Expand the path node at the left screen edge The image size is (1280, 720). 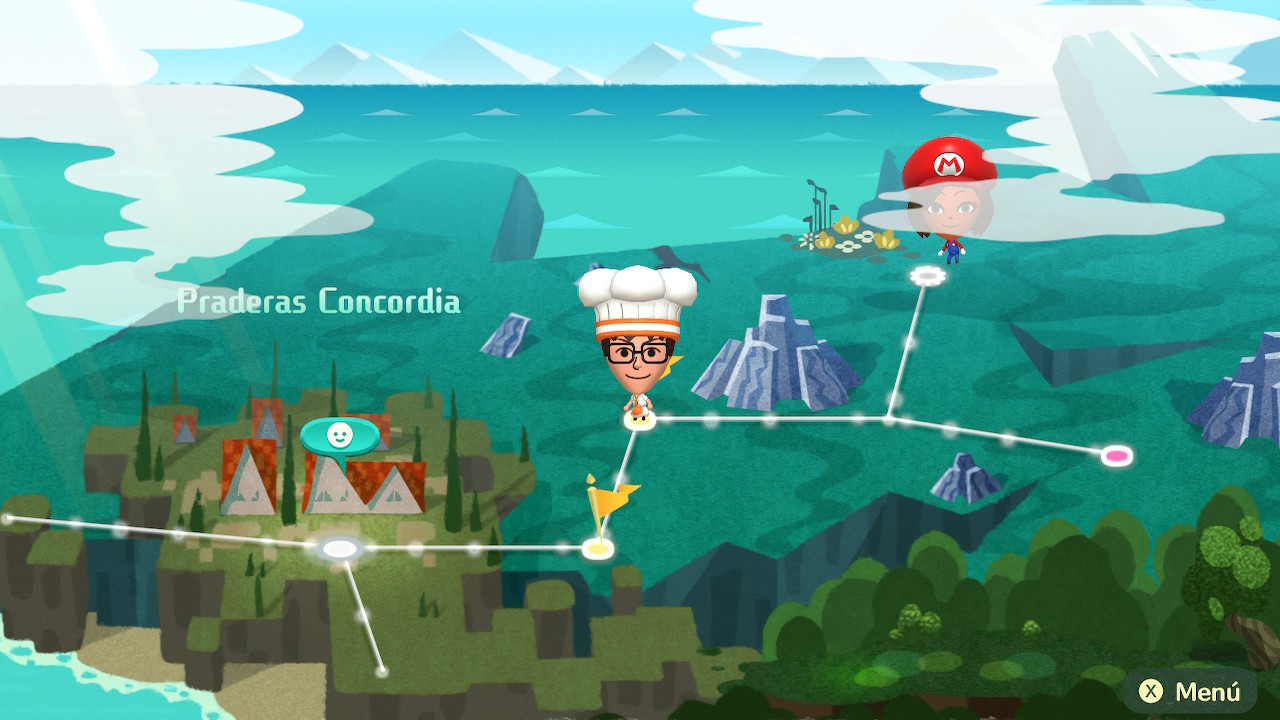pyautogui.click(x=8, y=518)
